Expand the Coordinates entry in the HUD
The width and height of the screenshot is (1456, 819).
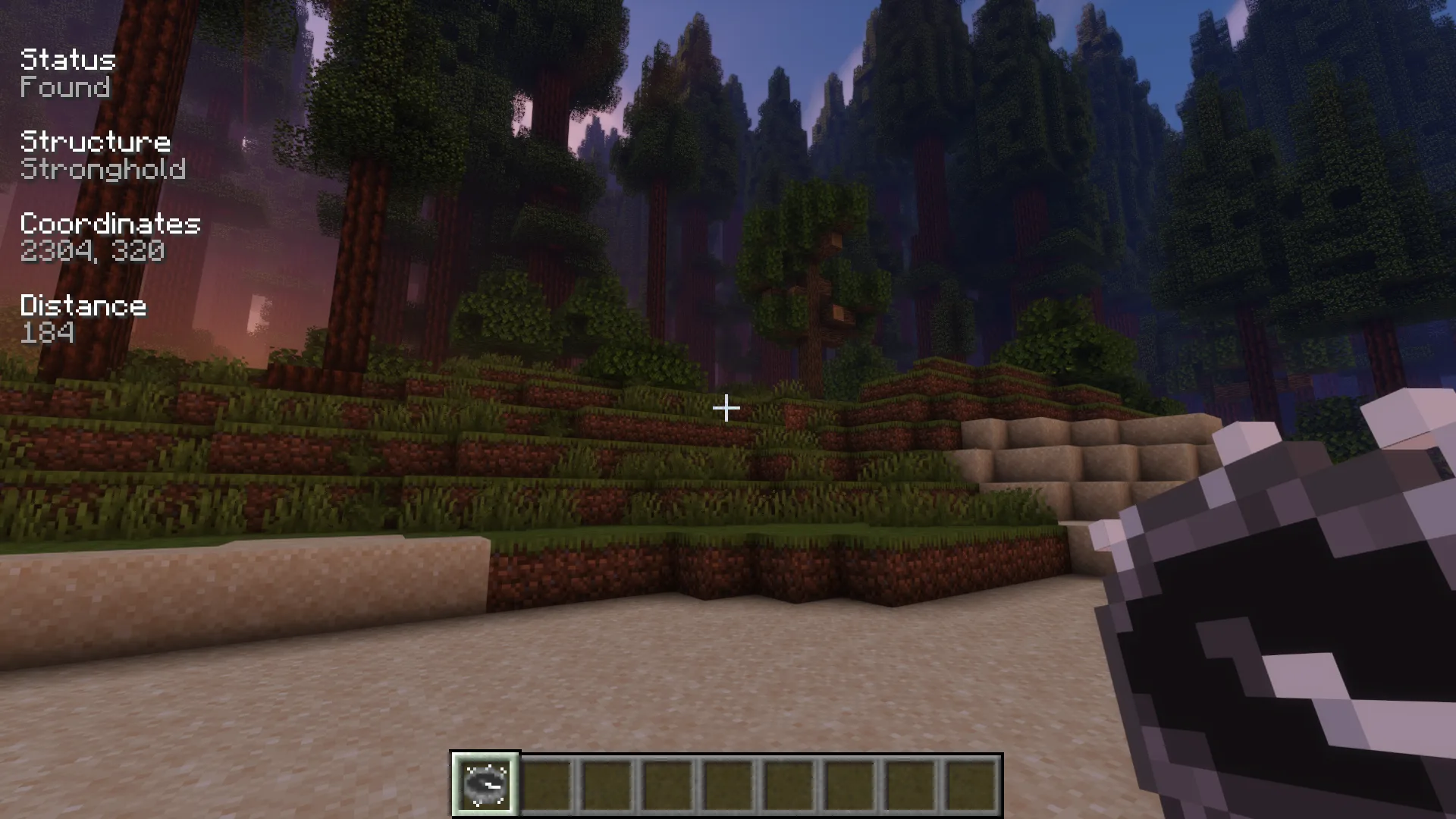click(x=110, y=237)
